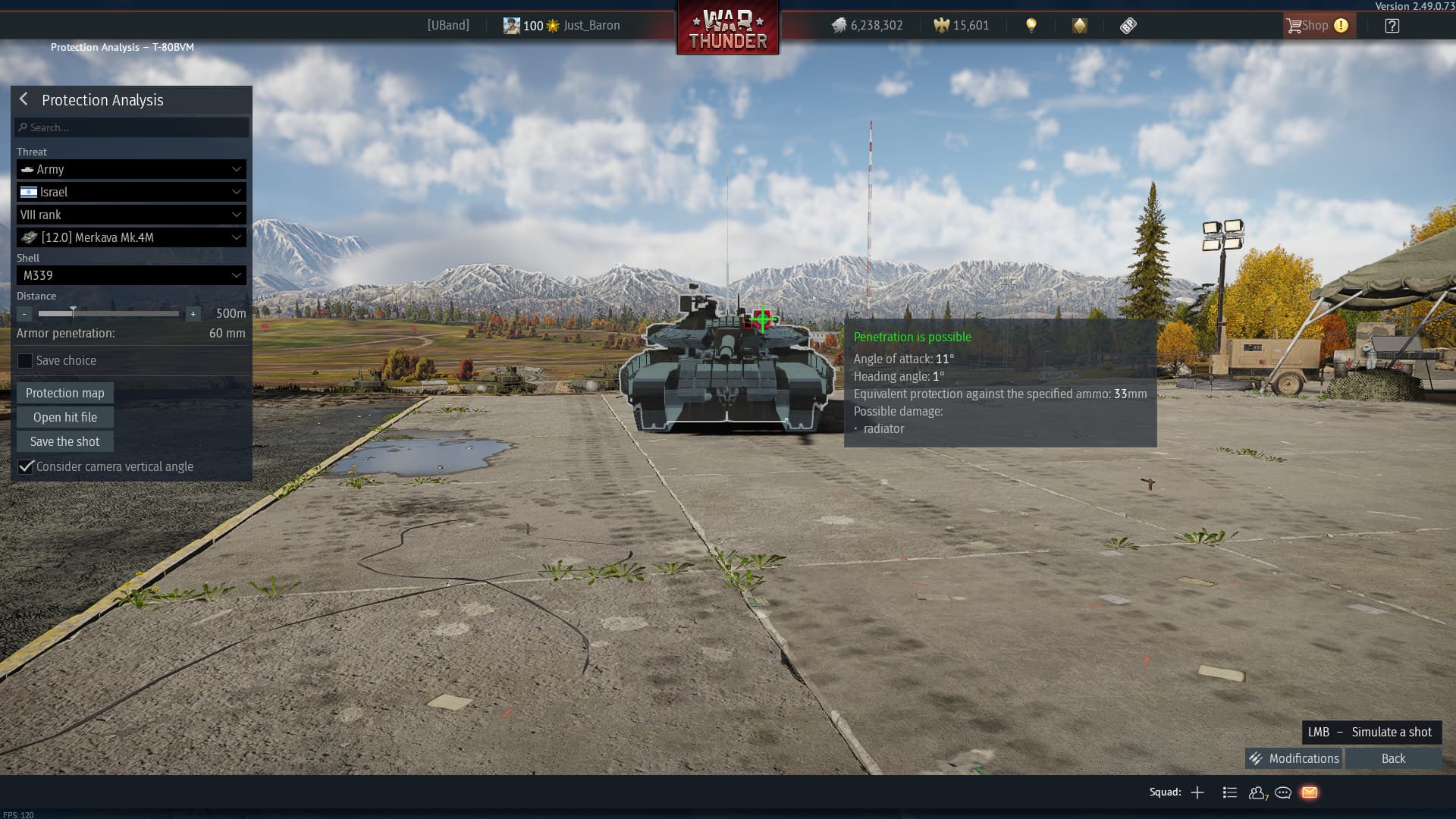The width and height of the screenshot is (1456, 819).
Task: Open the orange mail envelope icon
Action: [1310, 792]
